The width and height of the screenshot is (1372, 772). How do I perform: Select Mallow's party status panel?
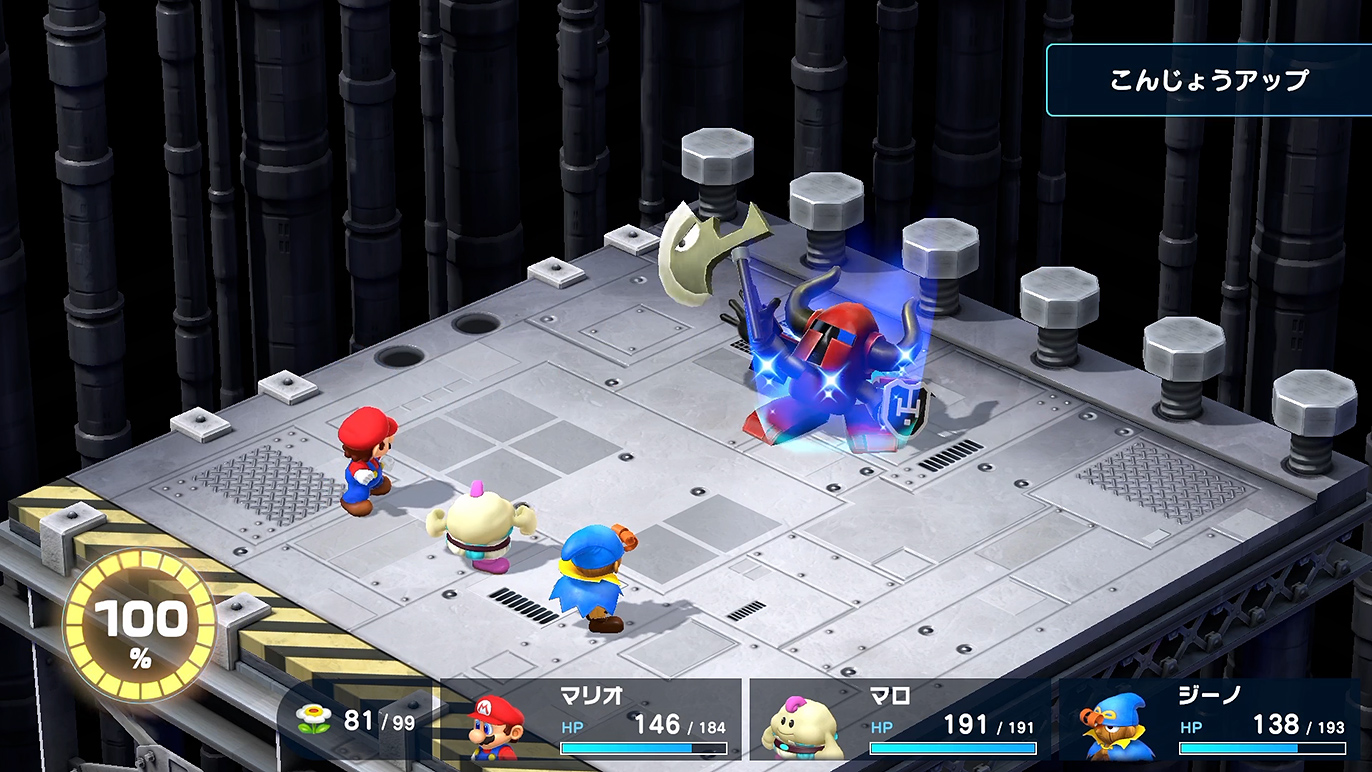pos(900,720)
